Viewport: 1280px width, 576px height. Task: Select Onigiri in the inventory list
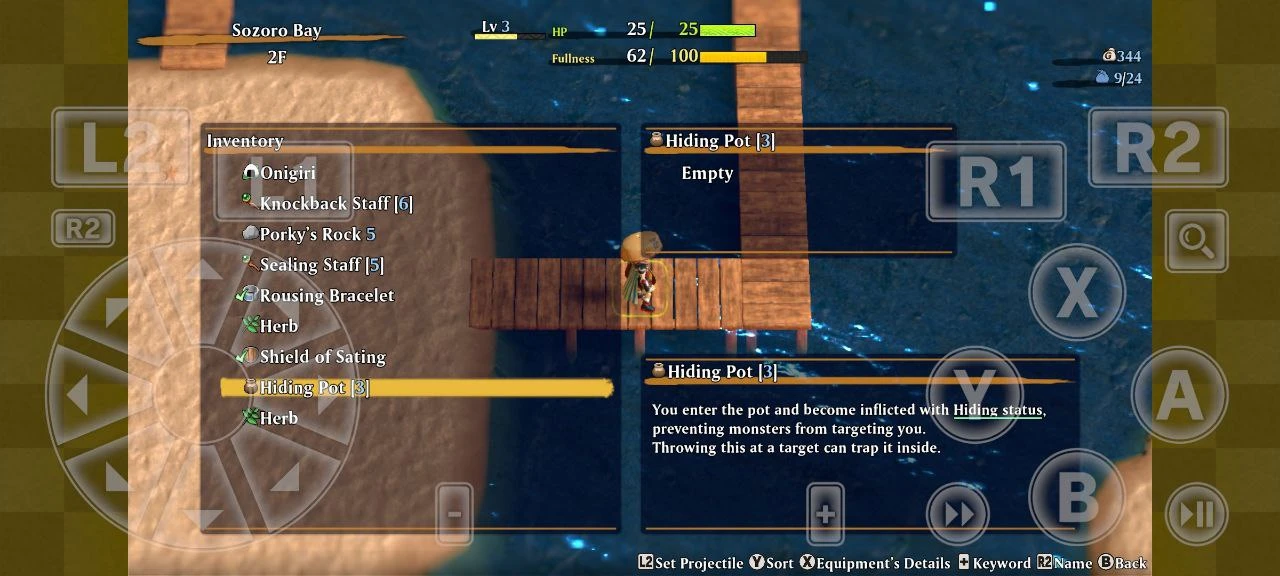287,173
